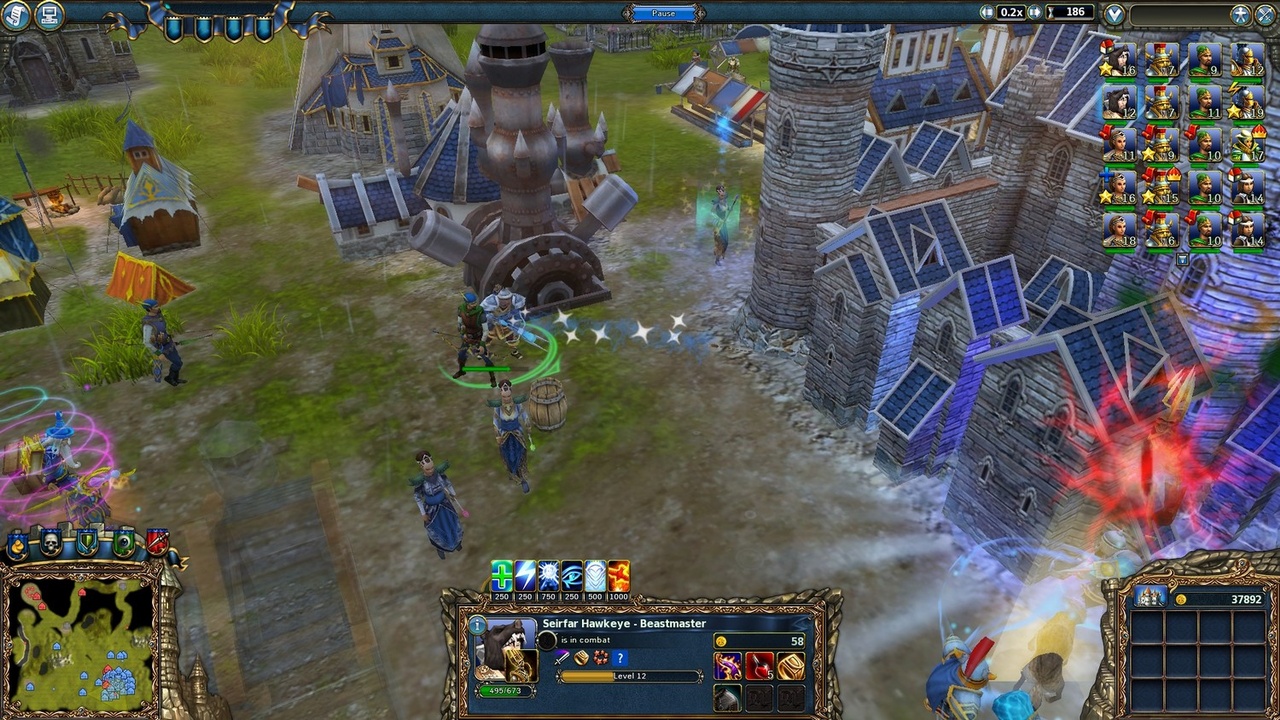Image resolution: width=1280 pixels, height=720 pixels.
Task: Open the blue question mark in hero stats
Action: (619, 658)
